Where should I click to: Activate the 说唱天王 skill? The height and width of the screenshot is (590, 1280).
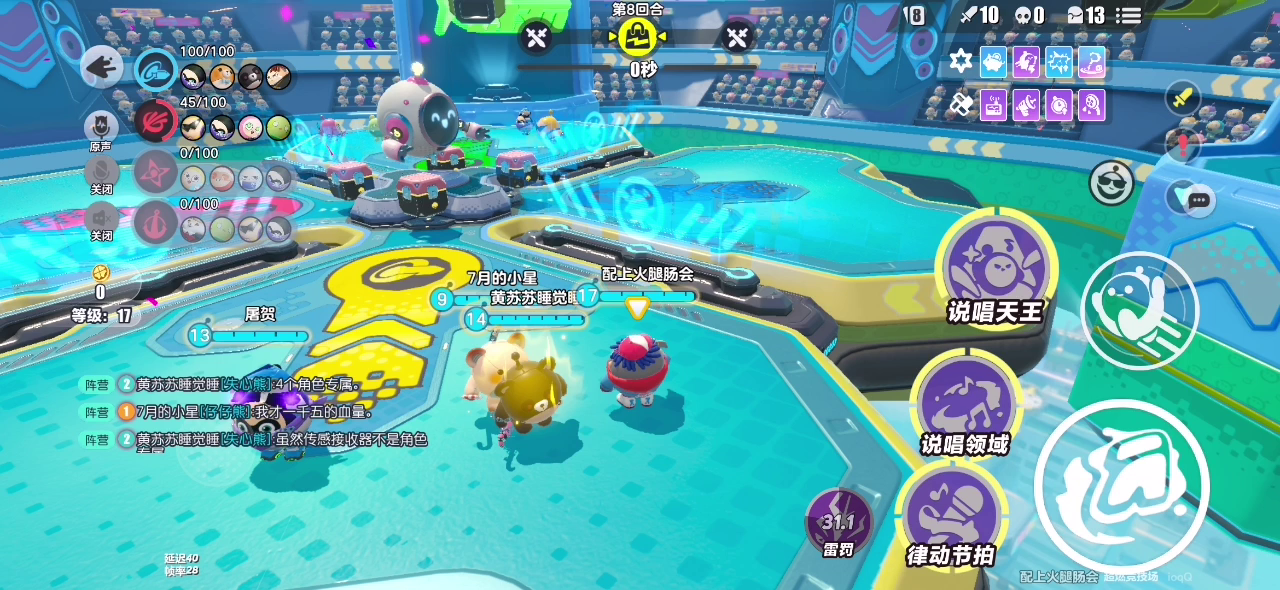[995, 265]
